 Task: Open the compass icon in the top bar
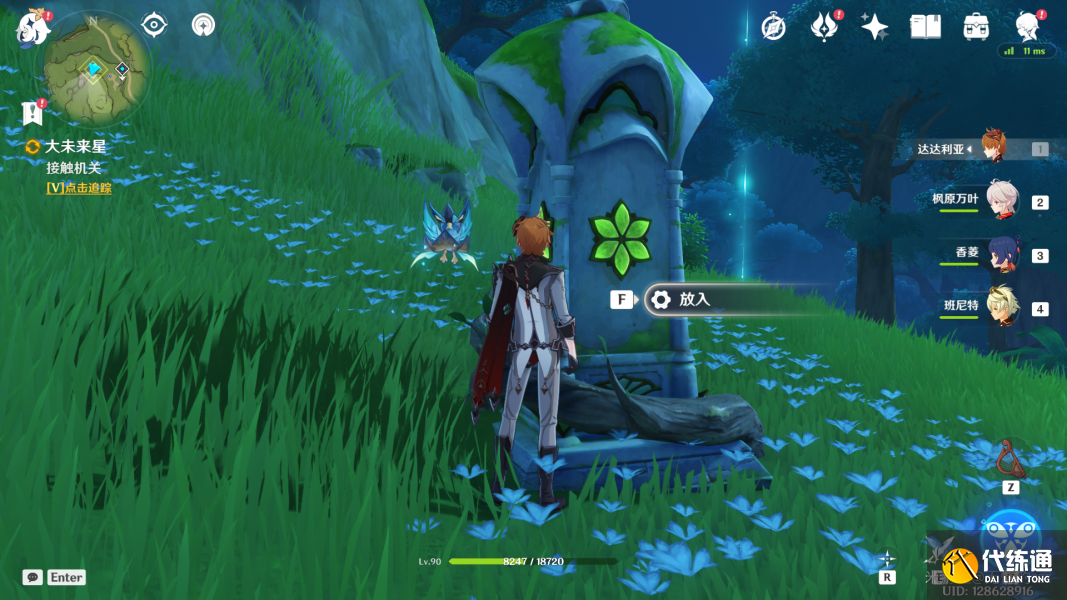pos(773,27)
